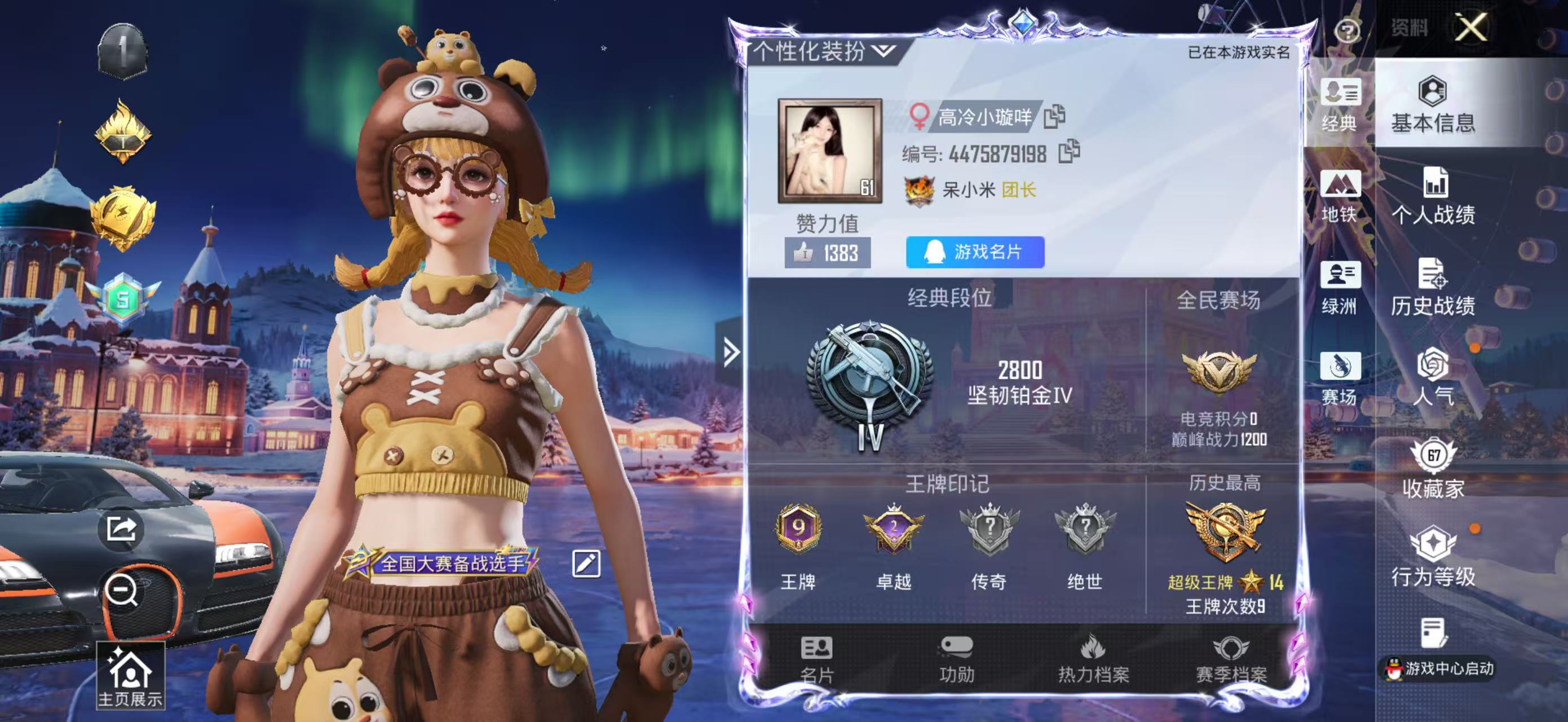
Task: Switch to the 个人战绩 section
Action: pyautogui.click(x=1433, y=197)
